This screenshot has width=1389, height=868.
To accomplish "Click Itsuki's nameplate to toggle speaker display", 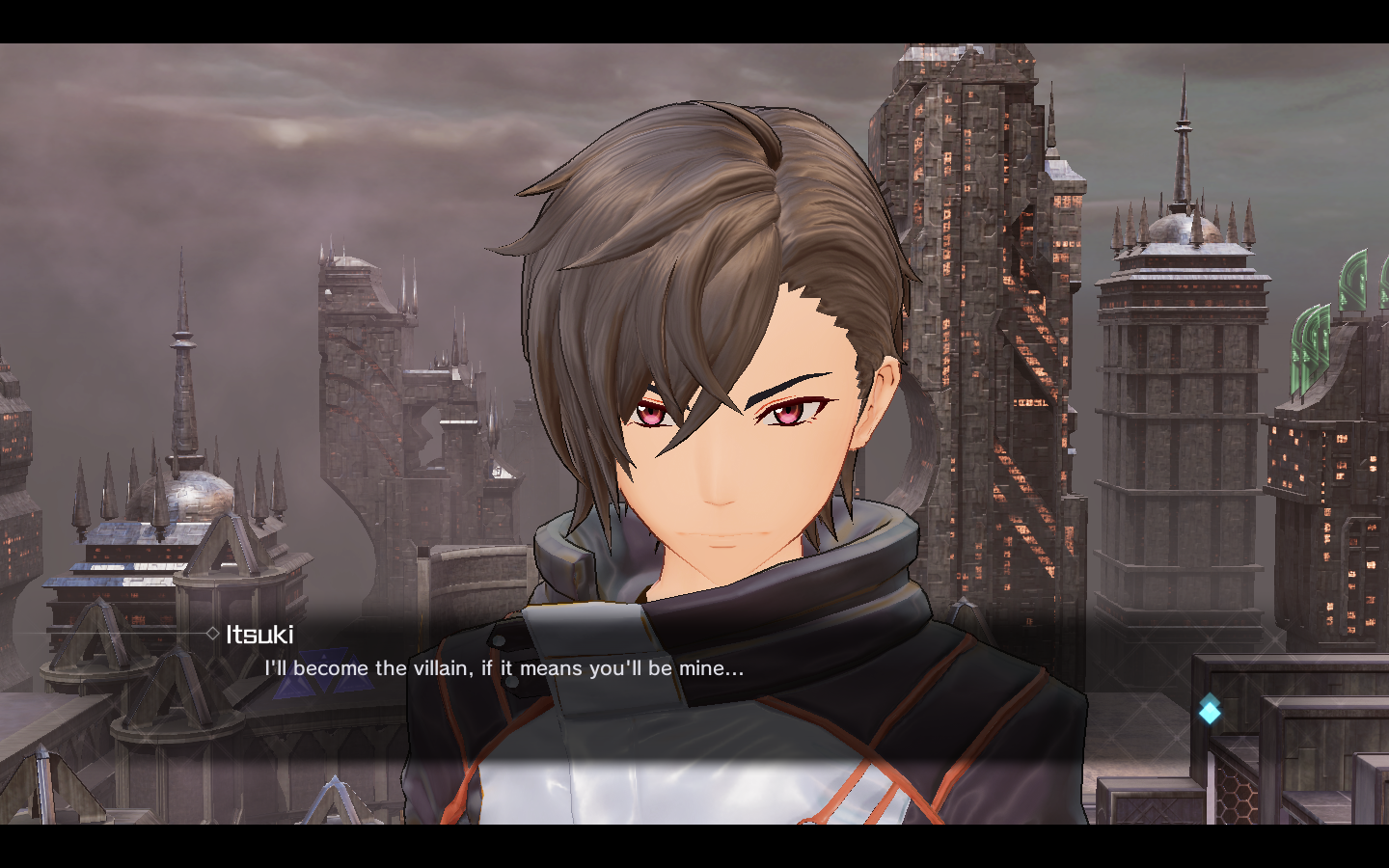I will tap(262, 635).
